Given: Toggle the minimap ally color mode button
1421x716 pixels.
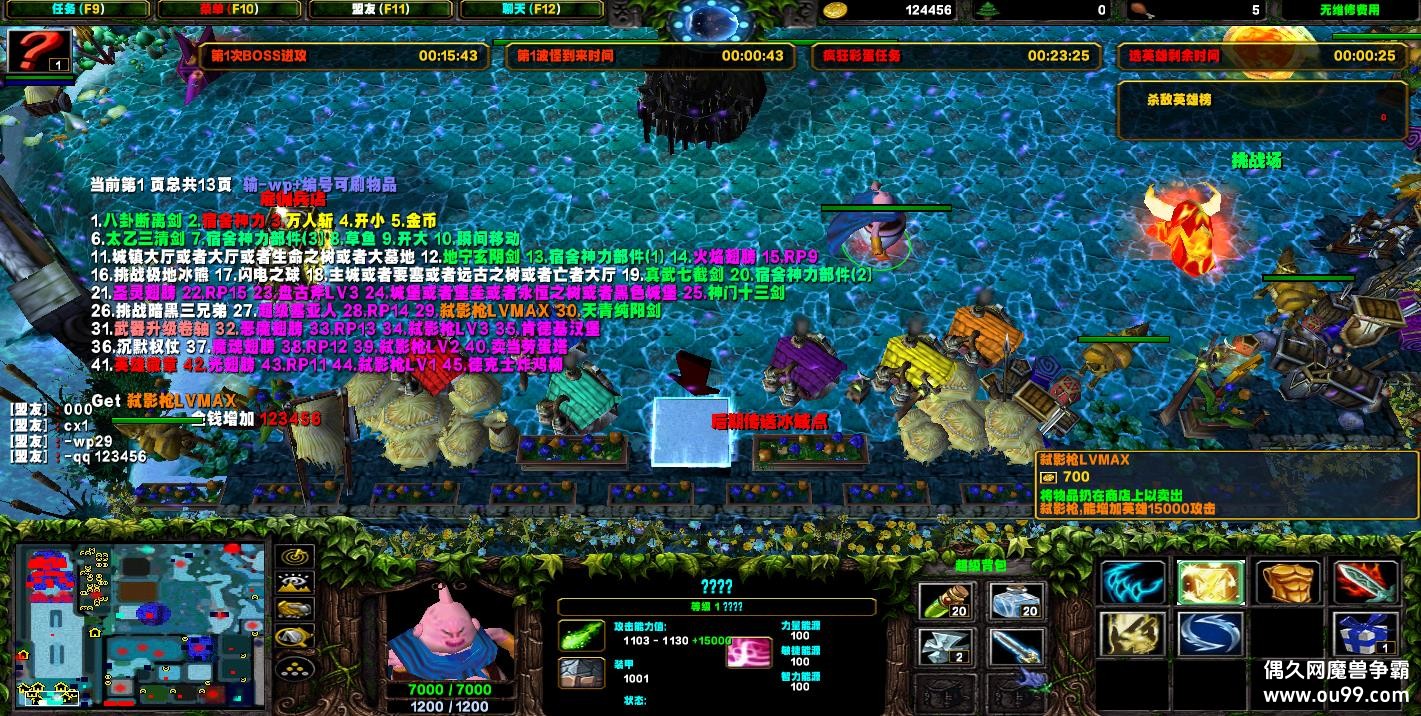Looking at the screenshot, I should (x=294, y=609).
